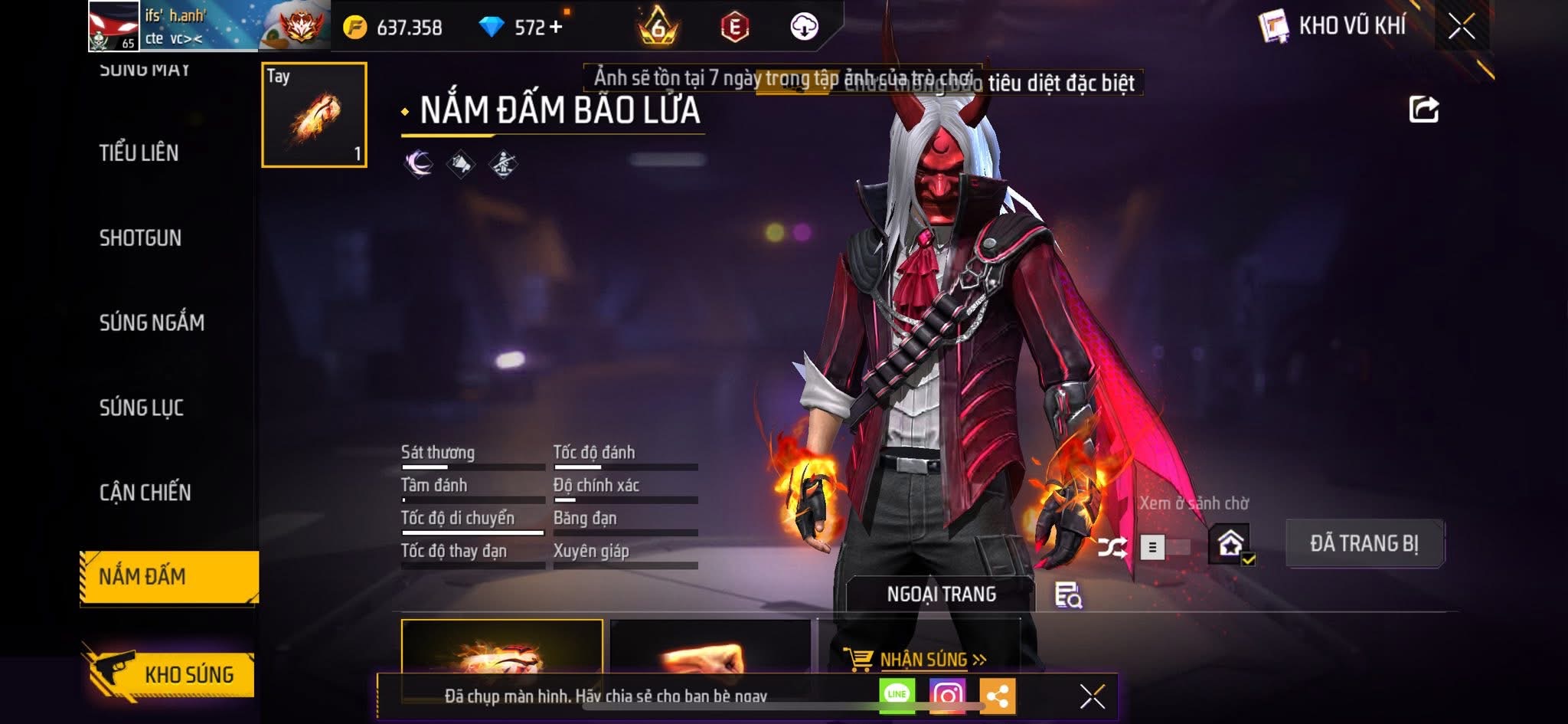Open the player profile avatar
Viewport: 1568px width, 724px height.
[114, 26]
